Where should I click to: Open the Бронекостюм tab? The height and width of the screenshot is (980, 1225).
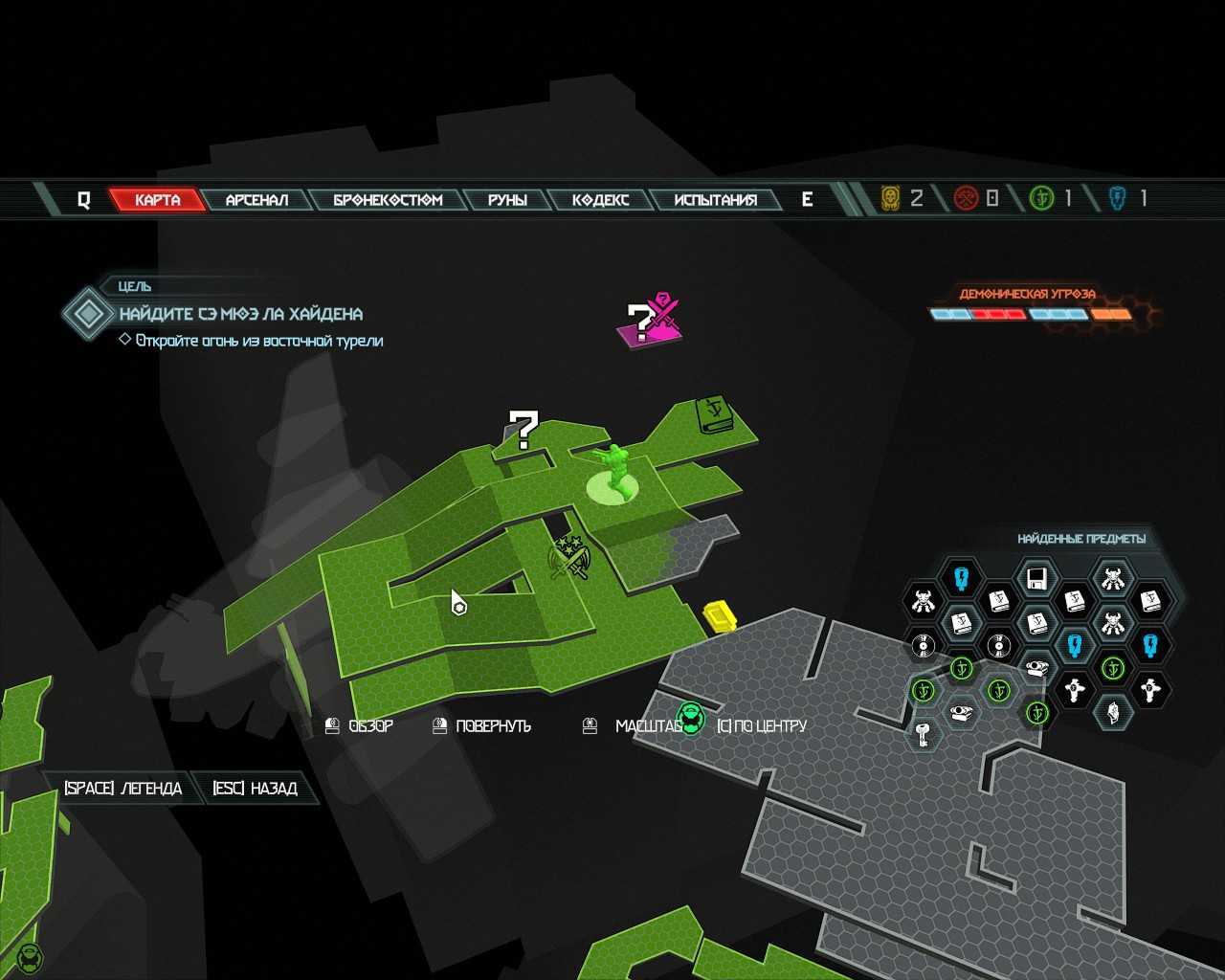coord(388,200)
